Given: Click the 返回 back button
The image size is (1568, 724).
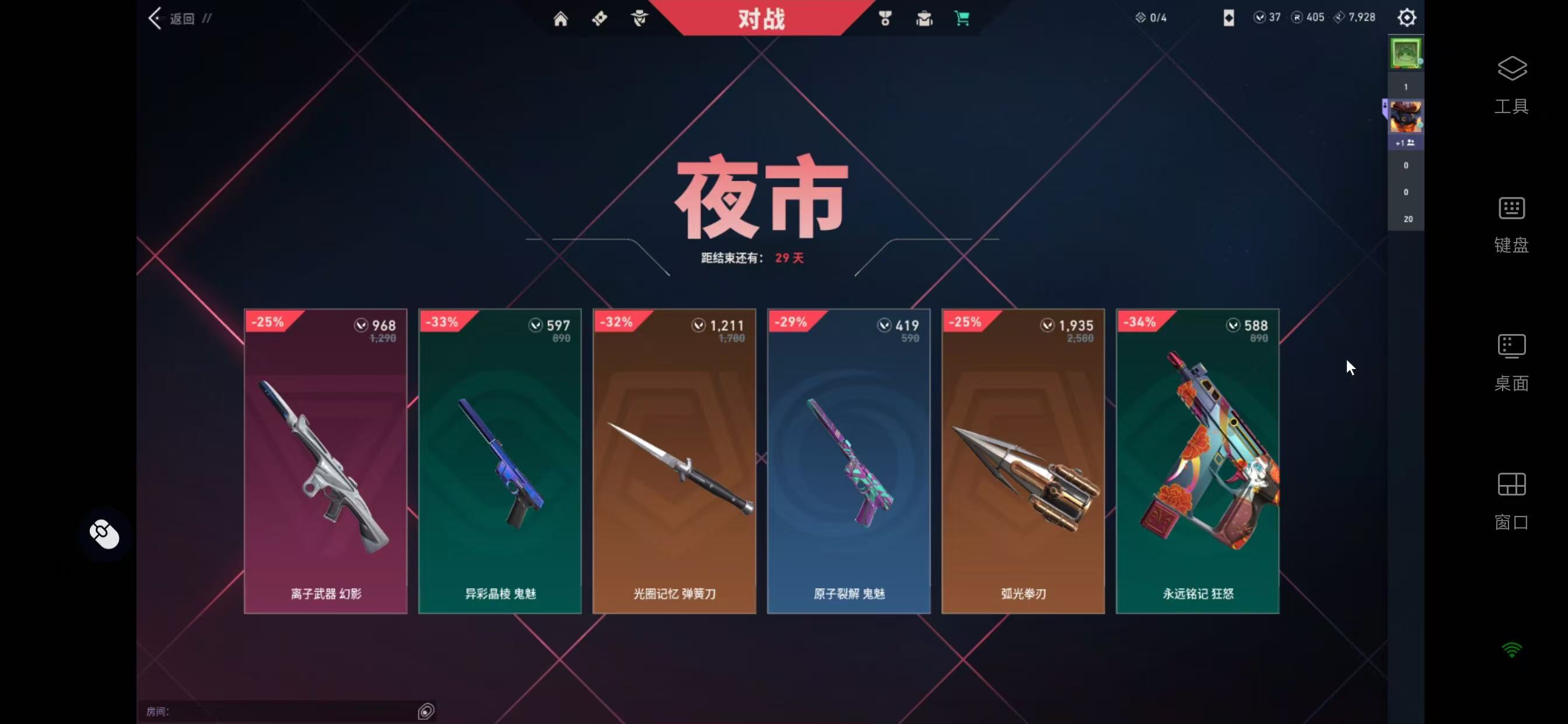Looking at the screenshot, I should [172, 17].
